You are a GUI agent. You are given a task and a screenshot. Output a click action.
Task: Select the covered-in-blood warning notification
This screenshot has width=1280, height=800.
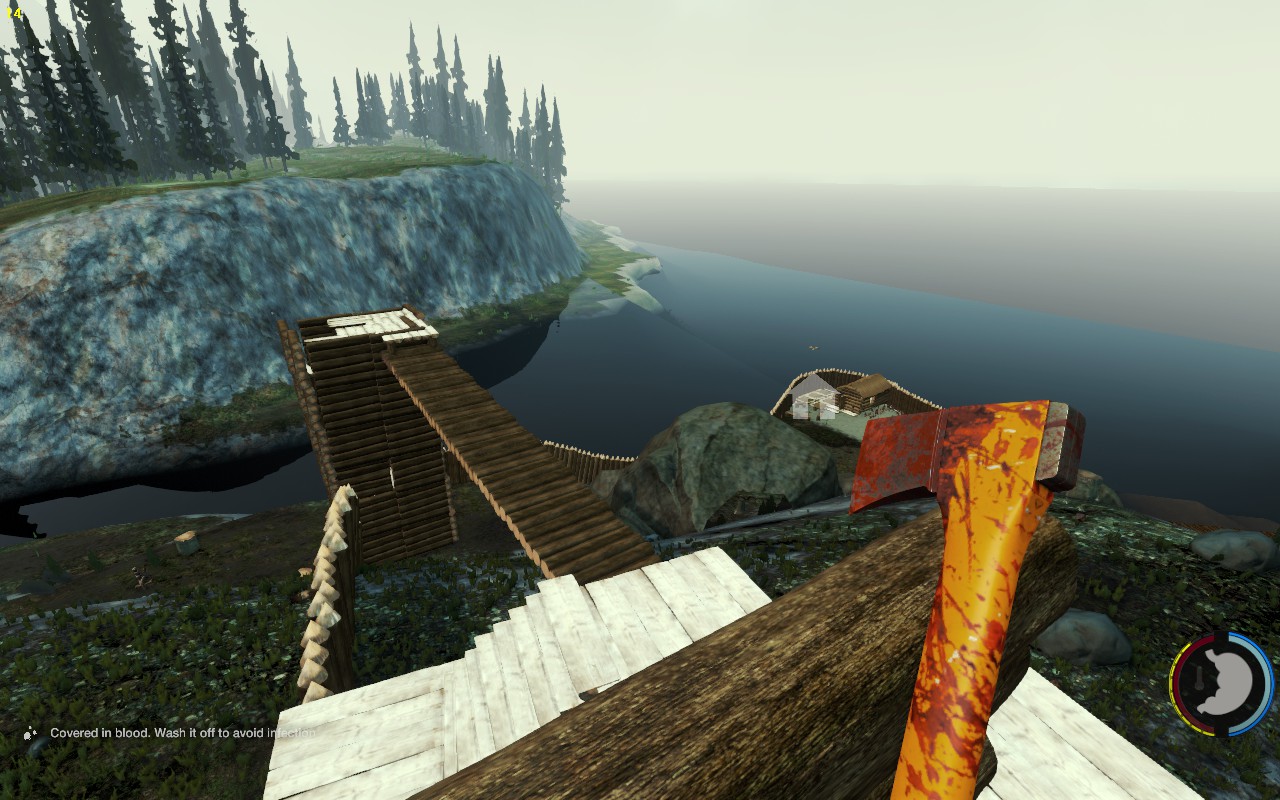coord(175,733)
